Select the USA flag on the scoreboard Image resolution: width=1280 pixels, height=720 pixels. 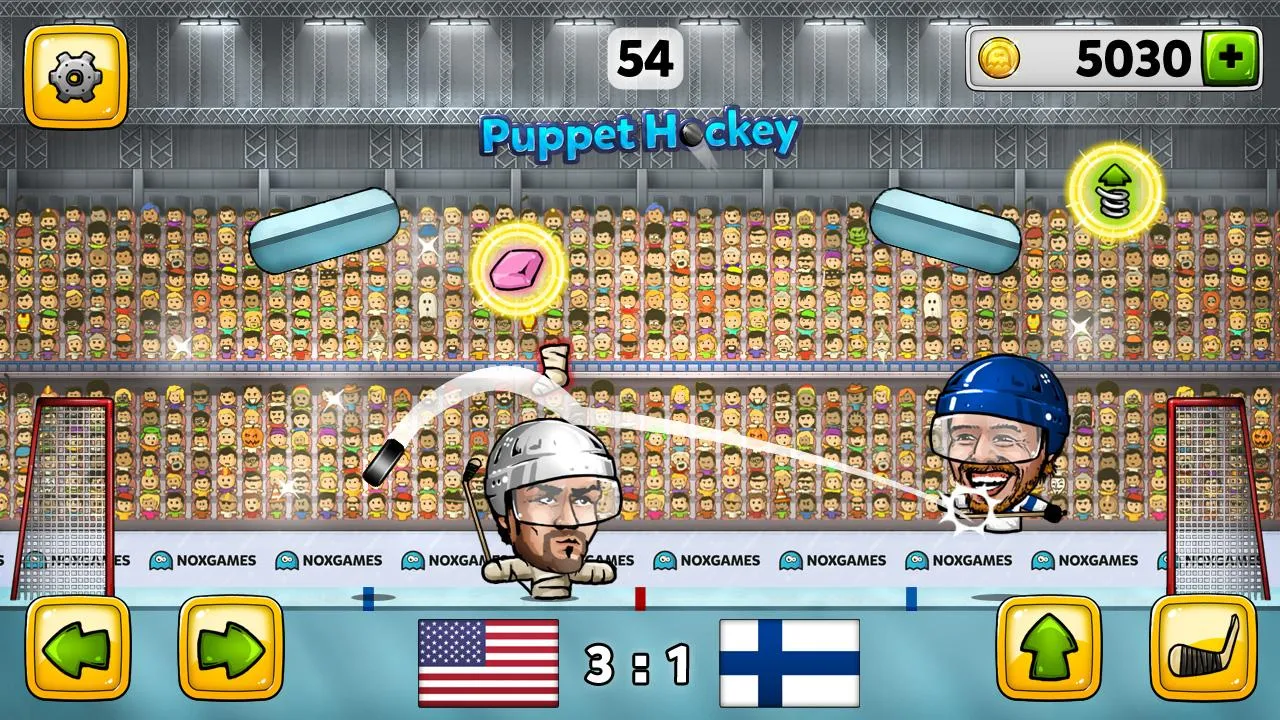coord(488,660)
